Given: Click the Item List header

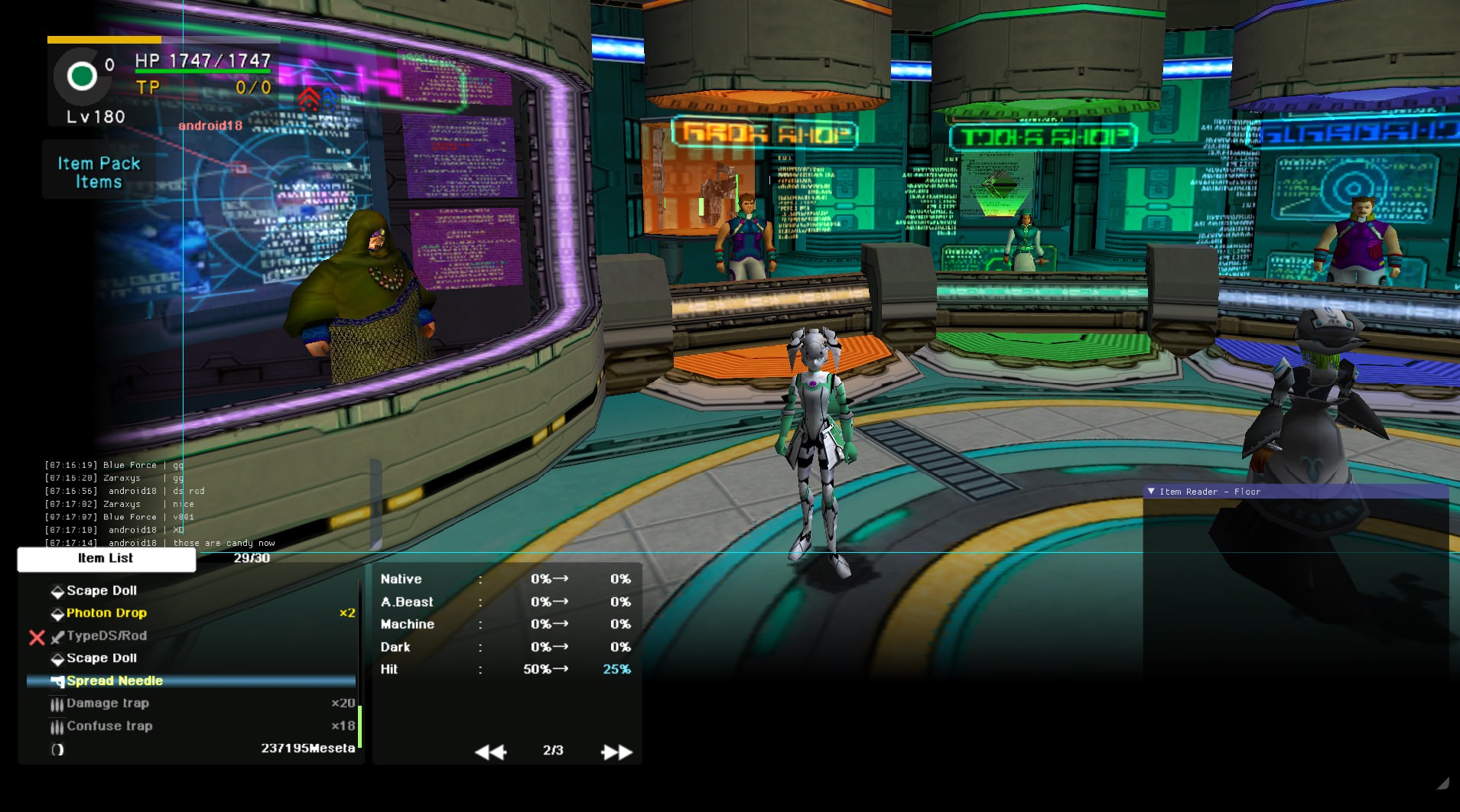Looking at the screenshot, I should pyautogui.click(x=106, y=559).
